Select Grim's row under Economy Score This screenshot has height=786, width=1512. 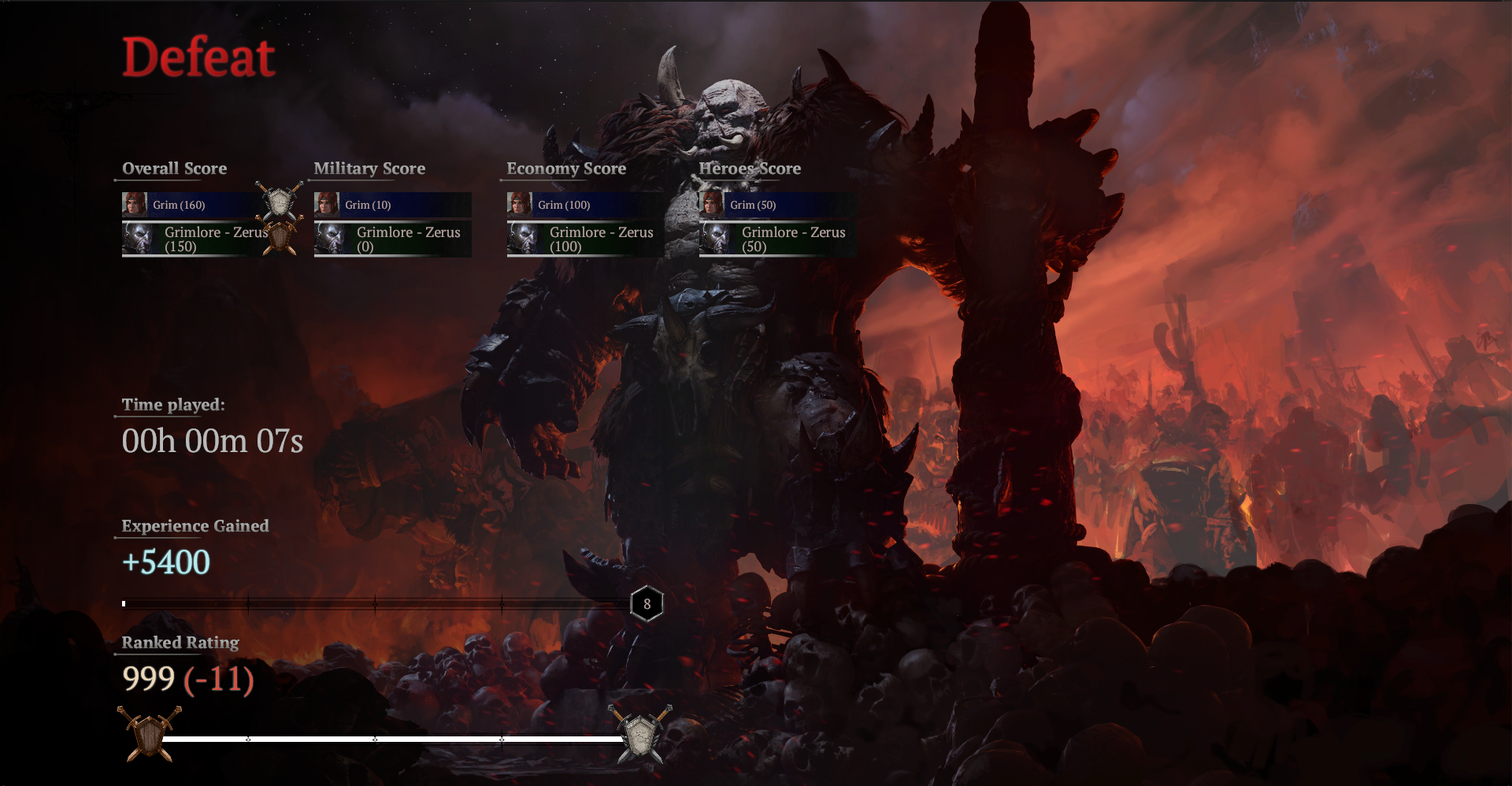point(585,205)
